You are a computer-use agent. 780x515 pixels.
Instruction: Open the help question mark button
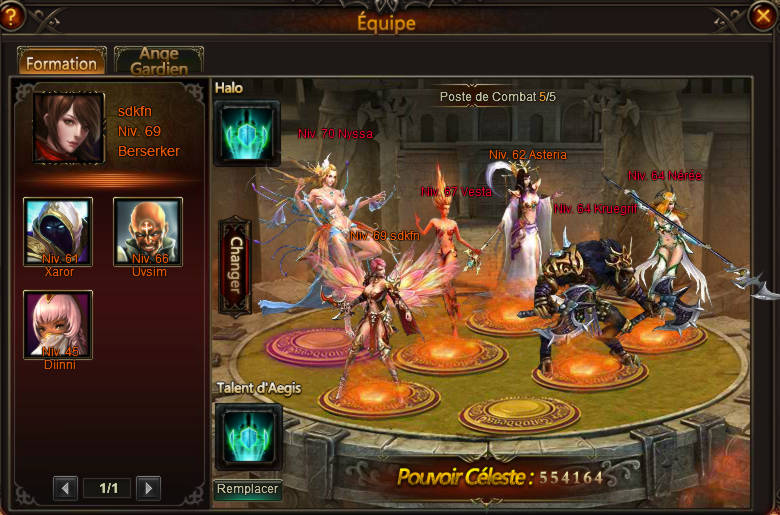tap(13, 16)
